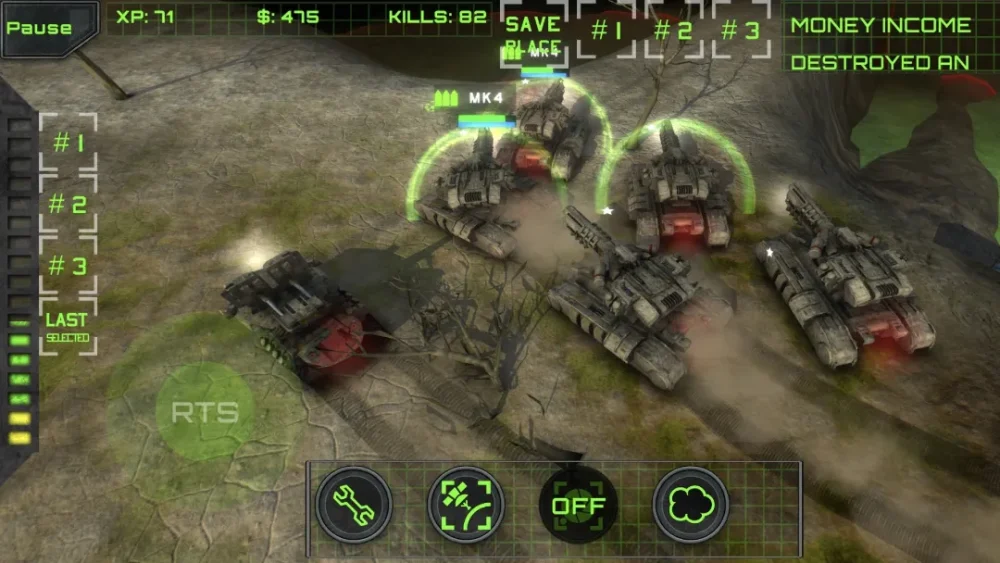Activate the smoke cloud ability
The height and width of the screenshot is (563, 1000).
691,504
